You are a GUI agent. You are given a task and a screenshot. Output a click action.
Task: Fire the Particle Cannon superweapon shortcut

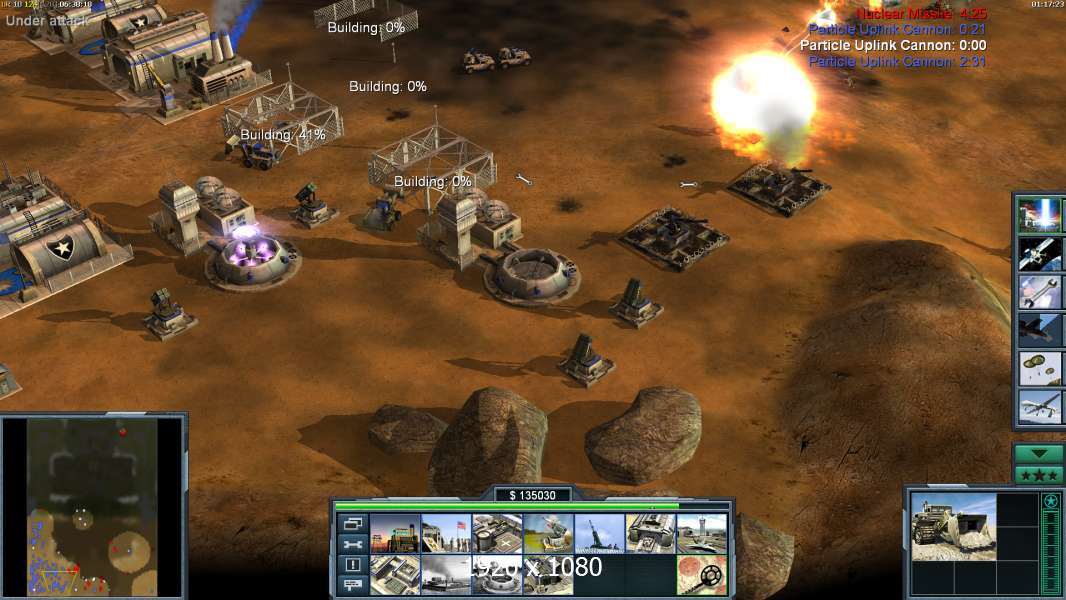coord(1039,215)
